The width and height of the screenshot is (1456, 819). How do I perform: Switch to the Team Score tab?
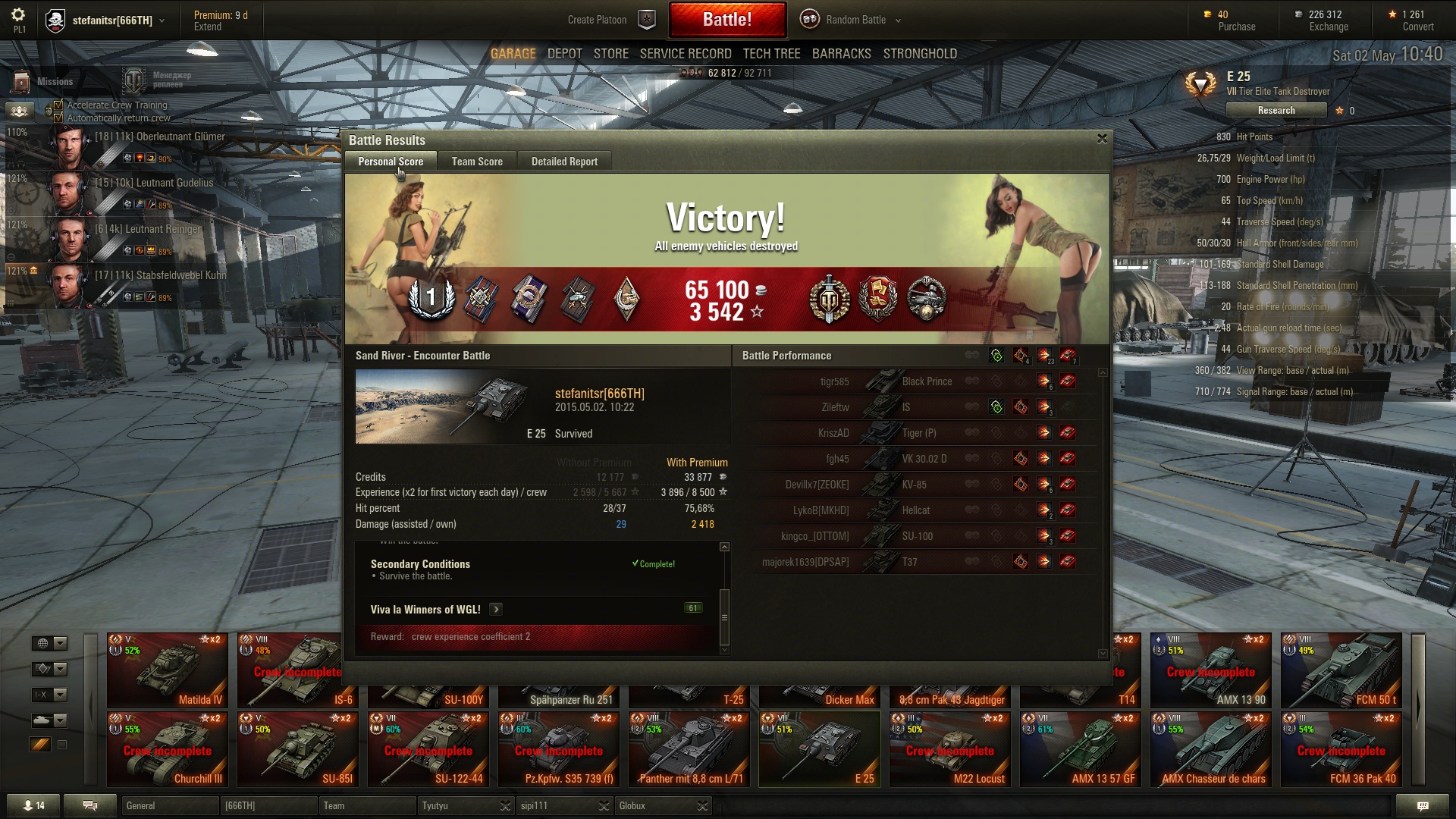pyautogui.click(x=477, y=162)
